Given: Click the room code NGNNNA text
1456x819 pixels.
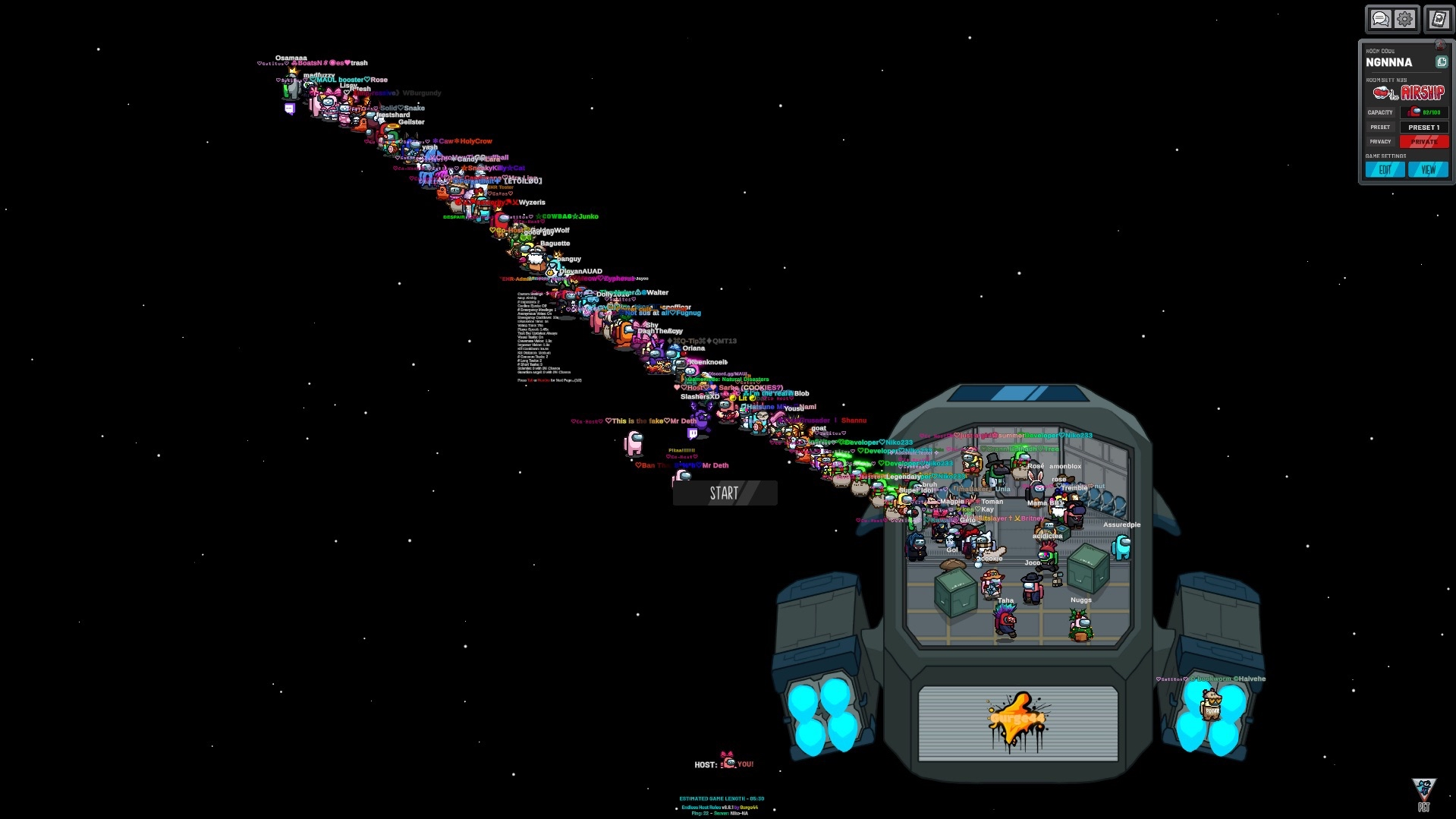Looking at the screenshot, I should [1388, 62].
